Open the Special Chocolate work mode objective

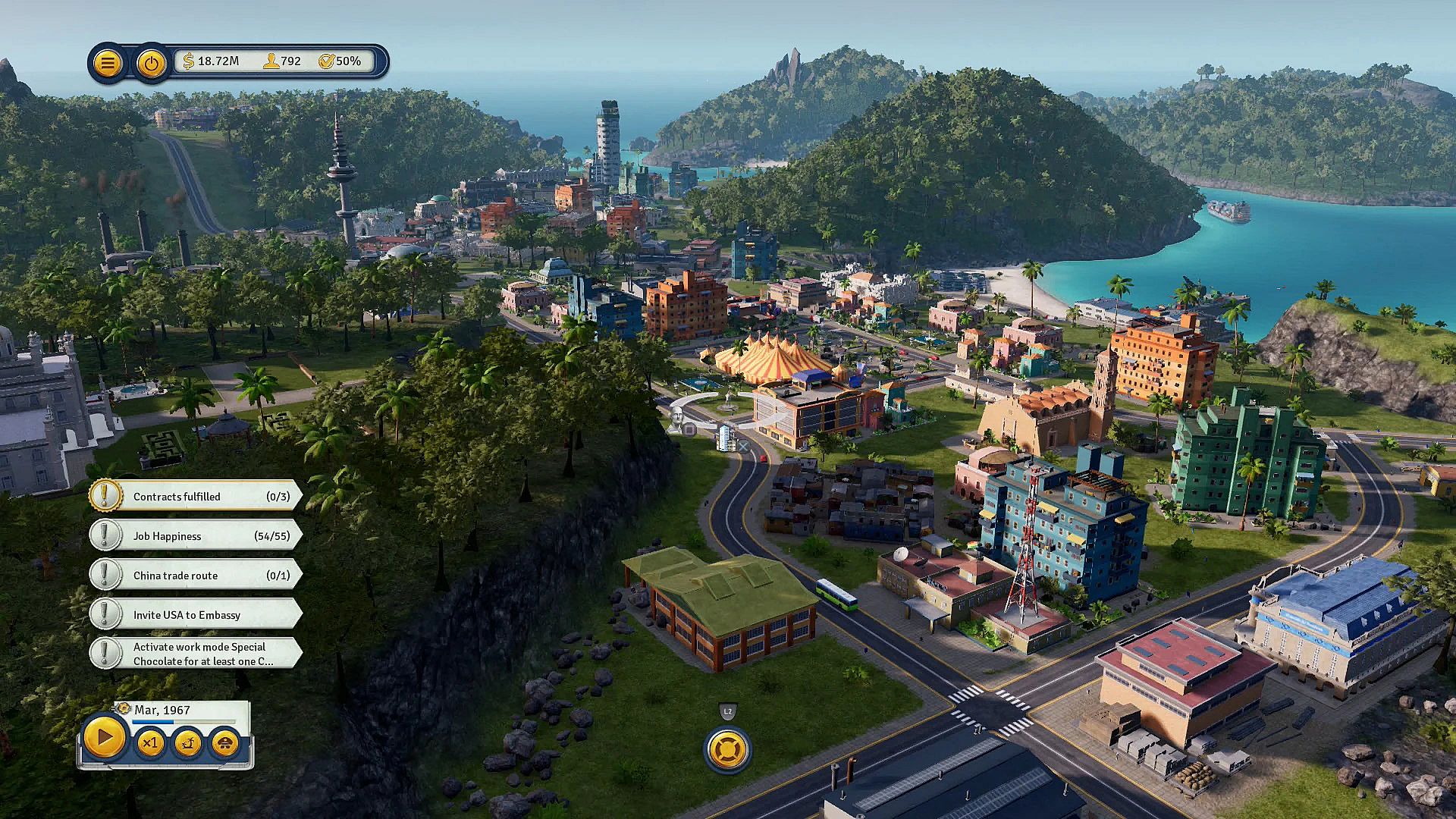coord(196,654)
